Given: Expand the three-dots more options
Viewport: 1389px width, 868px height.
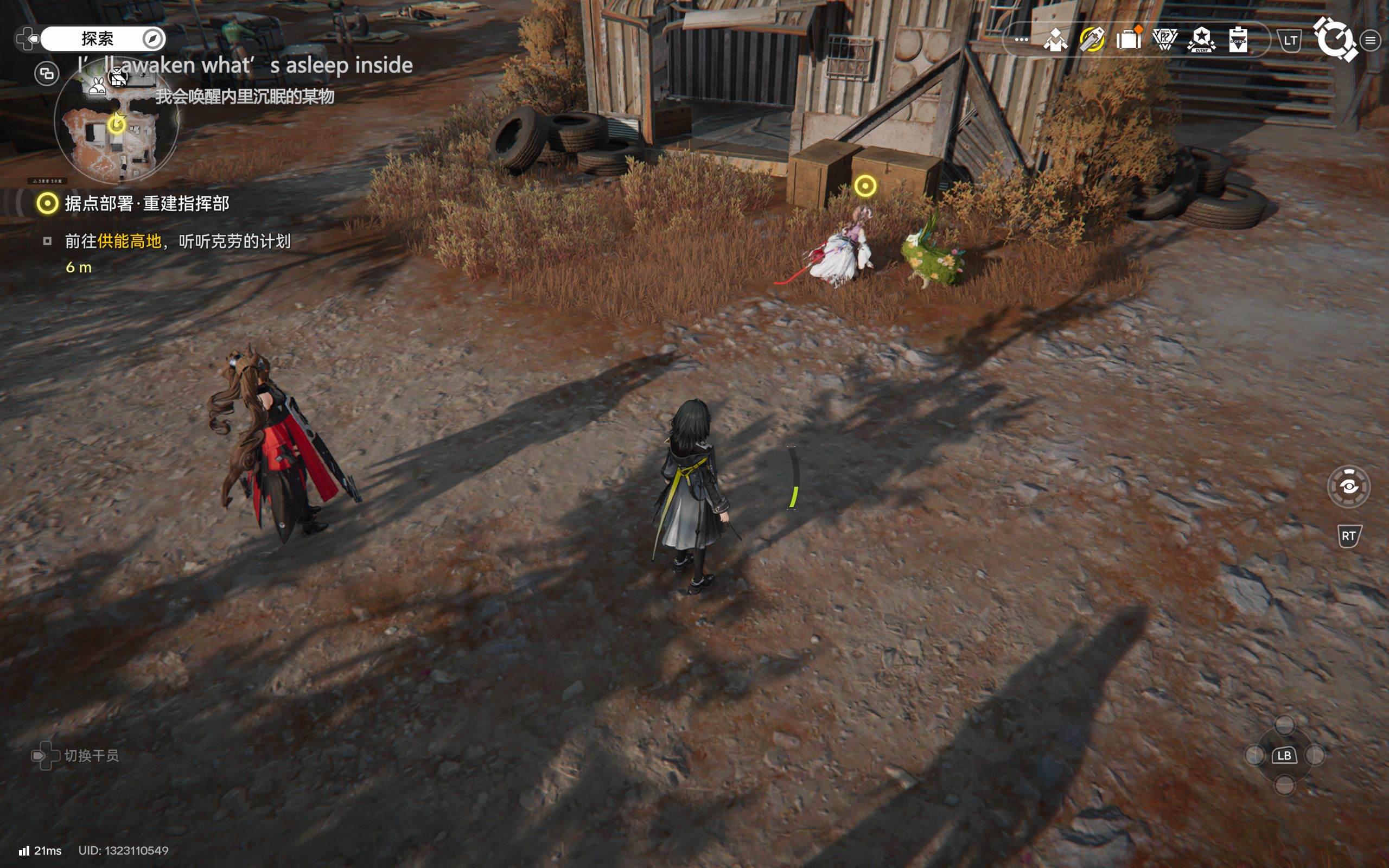Looking at the screenshot, I should (x=1021, y=40).
